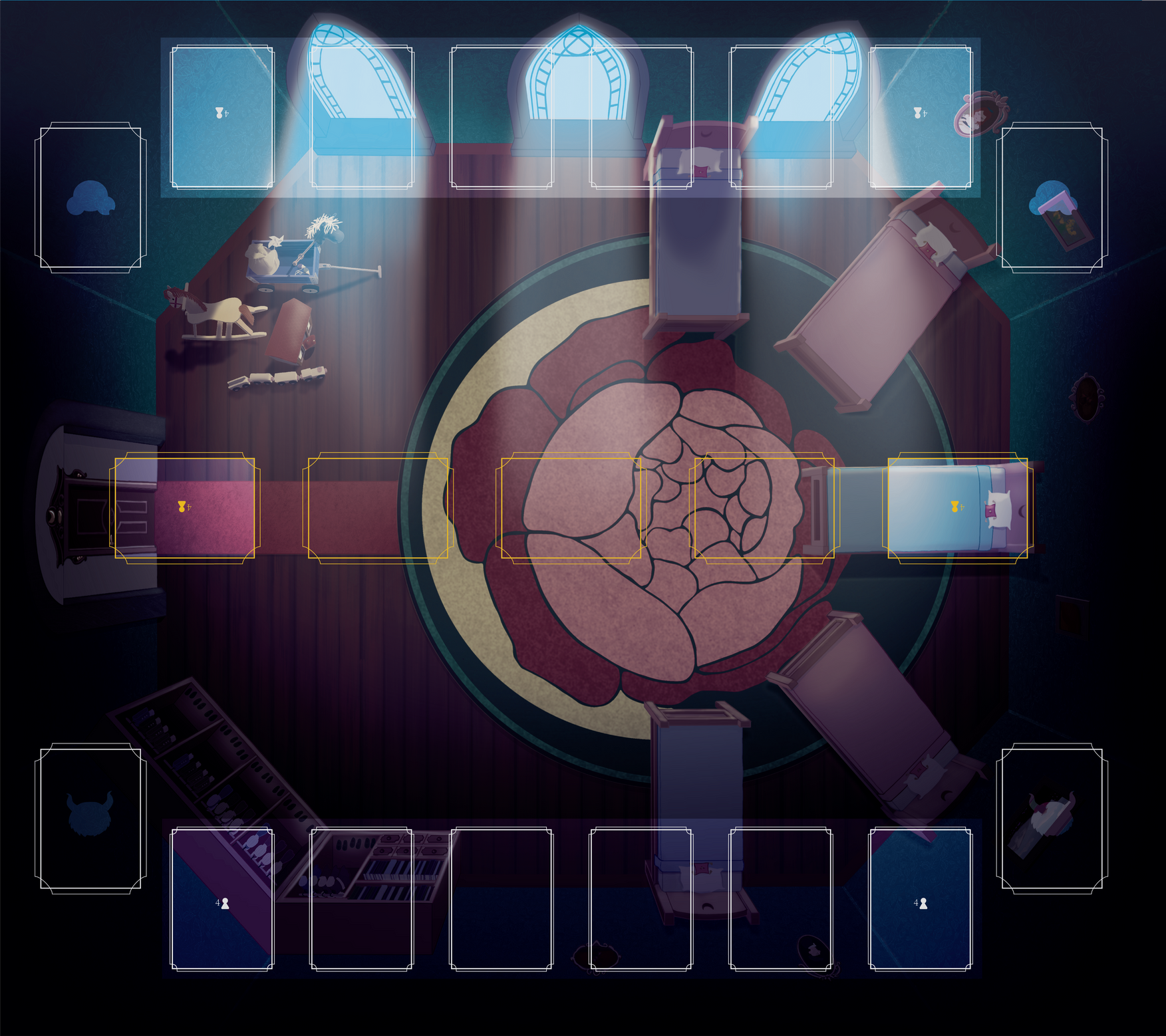Choose the pawn 4 slot over the purple shelf

tap(222, 899)
